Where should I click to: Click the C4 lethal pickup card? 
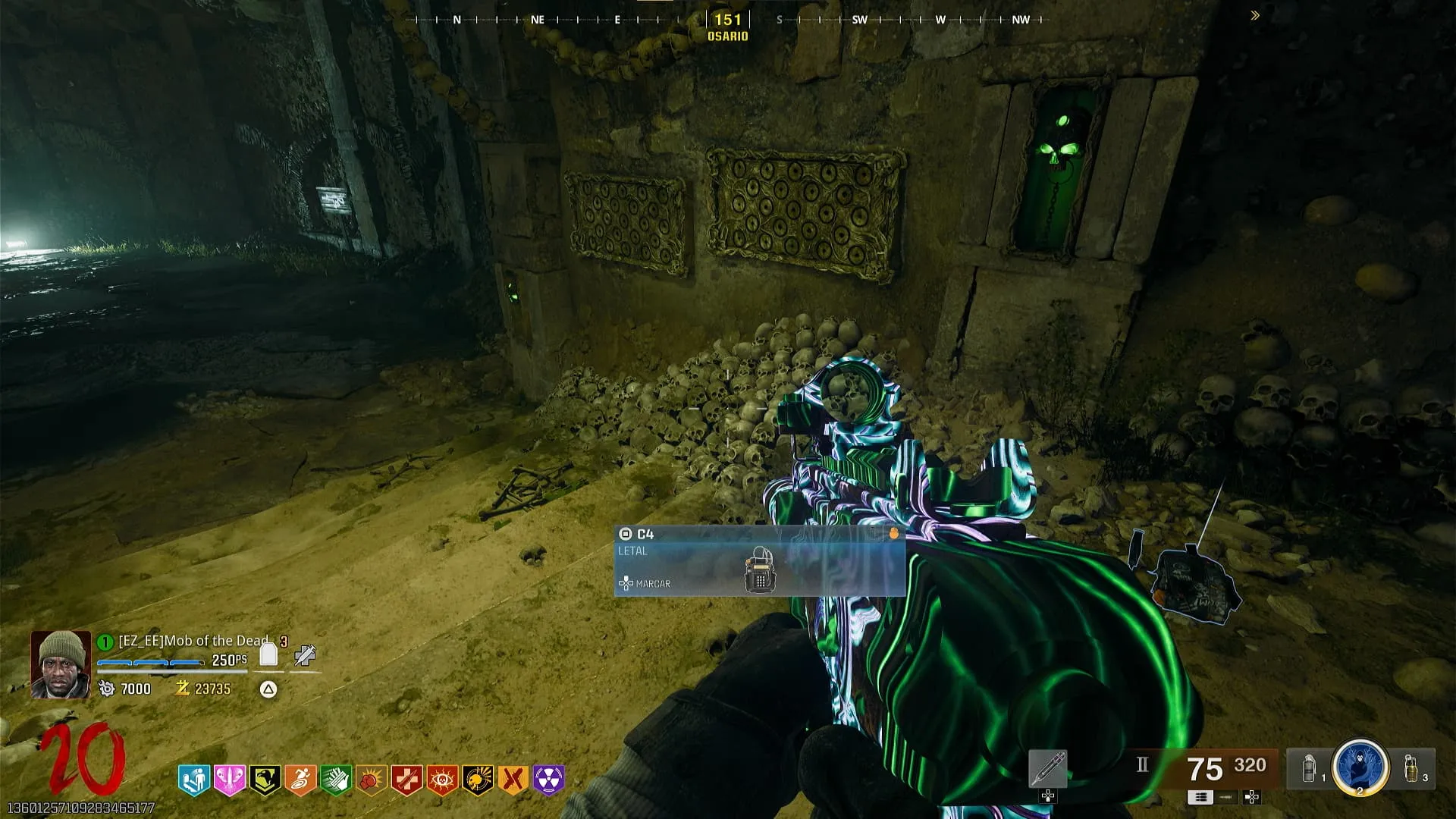click(759, 561)
